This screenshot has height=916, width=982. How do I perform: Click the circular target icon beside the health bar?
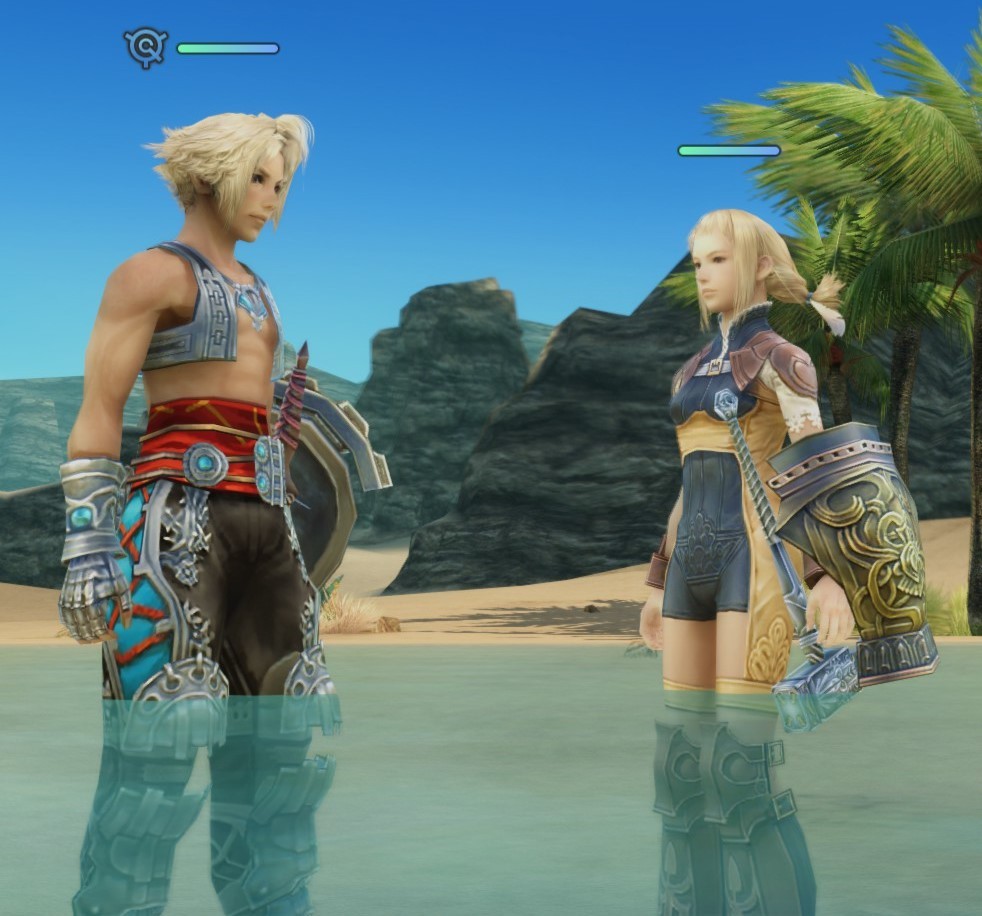pyautogui.click(x=145, y=46)
